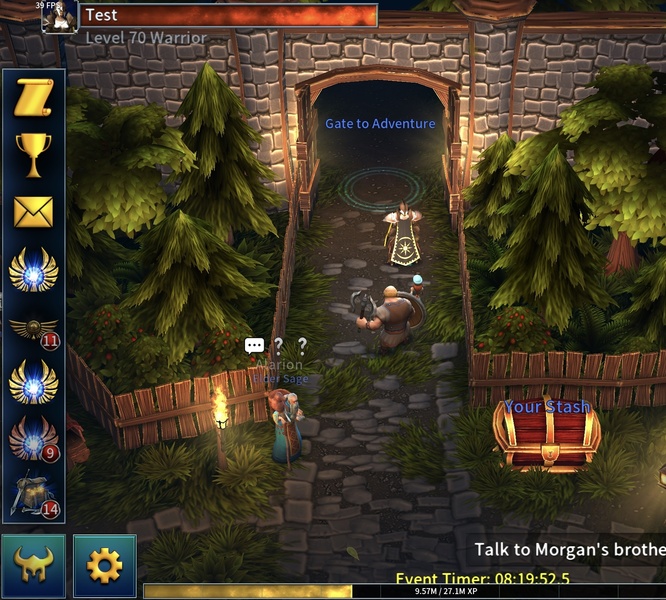The width and height of the screenshot is (666, 600).
Task: Open the golden scroll quest log
Action: tap(33, 99)
